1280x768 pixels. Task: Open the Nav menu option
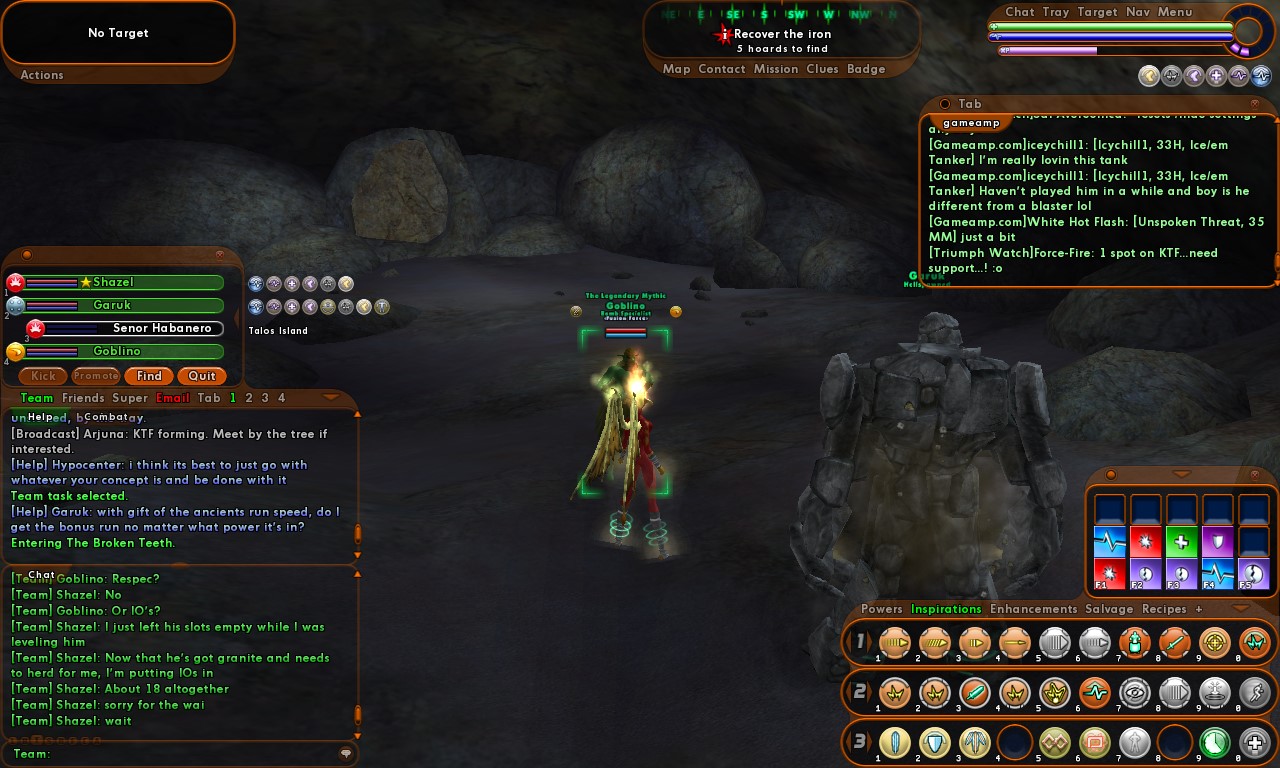(1137, 12)
